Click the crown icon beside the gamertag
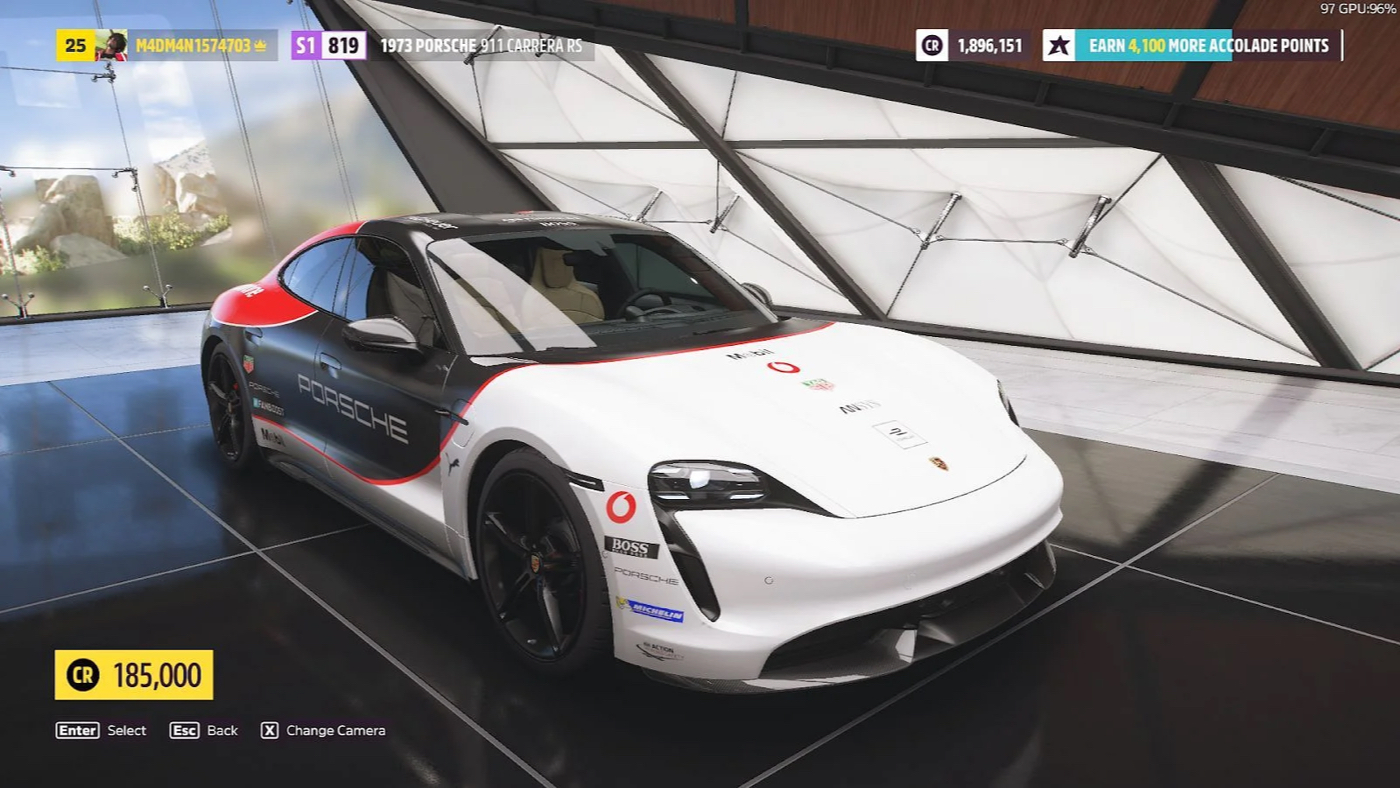Image resolution: width=1400 pixels, height=788 pixels. pyautogui.click(x=259, y=44)
